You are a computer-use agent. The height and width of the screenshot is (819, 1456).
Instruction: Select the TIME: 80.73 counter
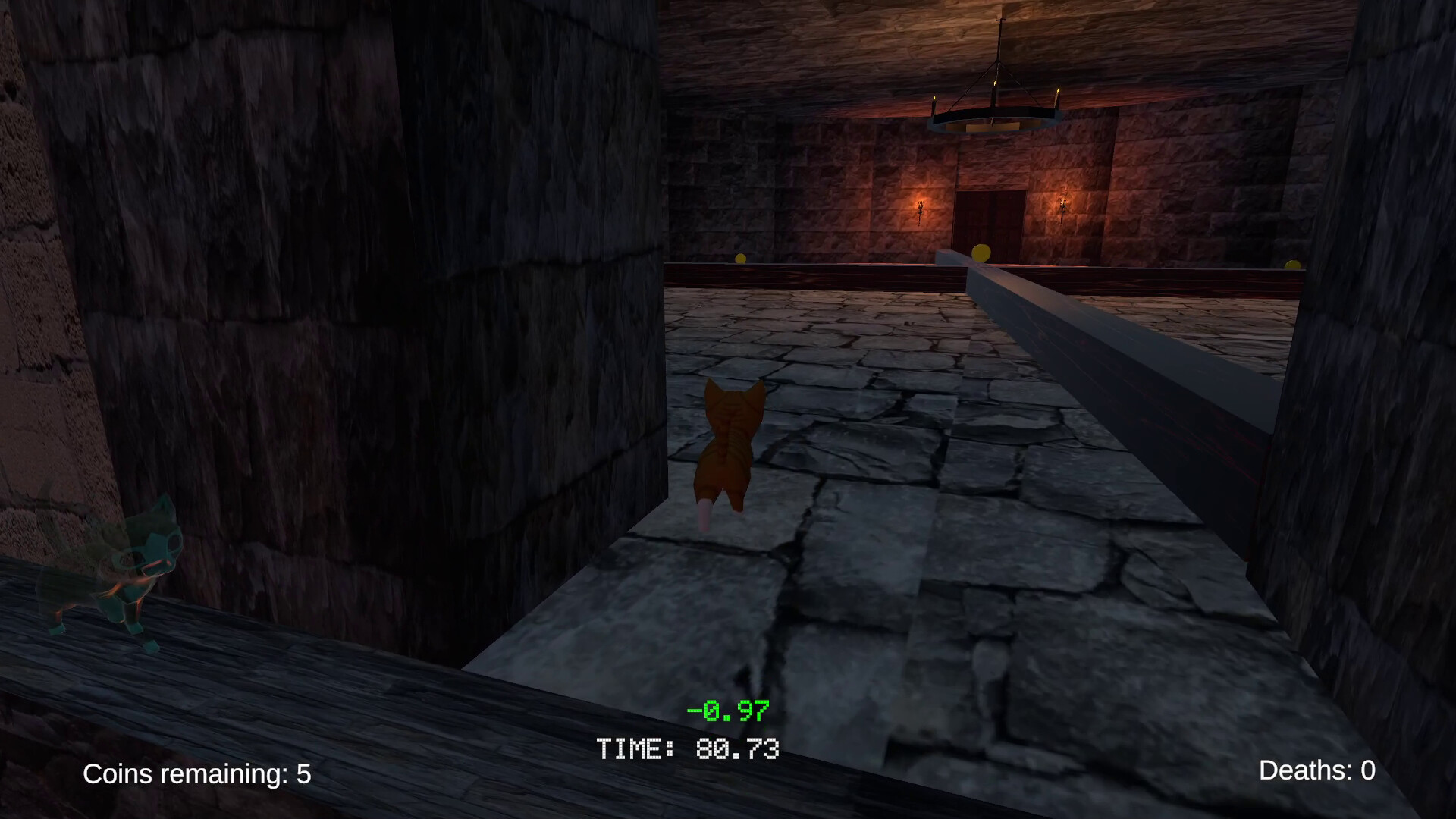(689, 749)
